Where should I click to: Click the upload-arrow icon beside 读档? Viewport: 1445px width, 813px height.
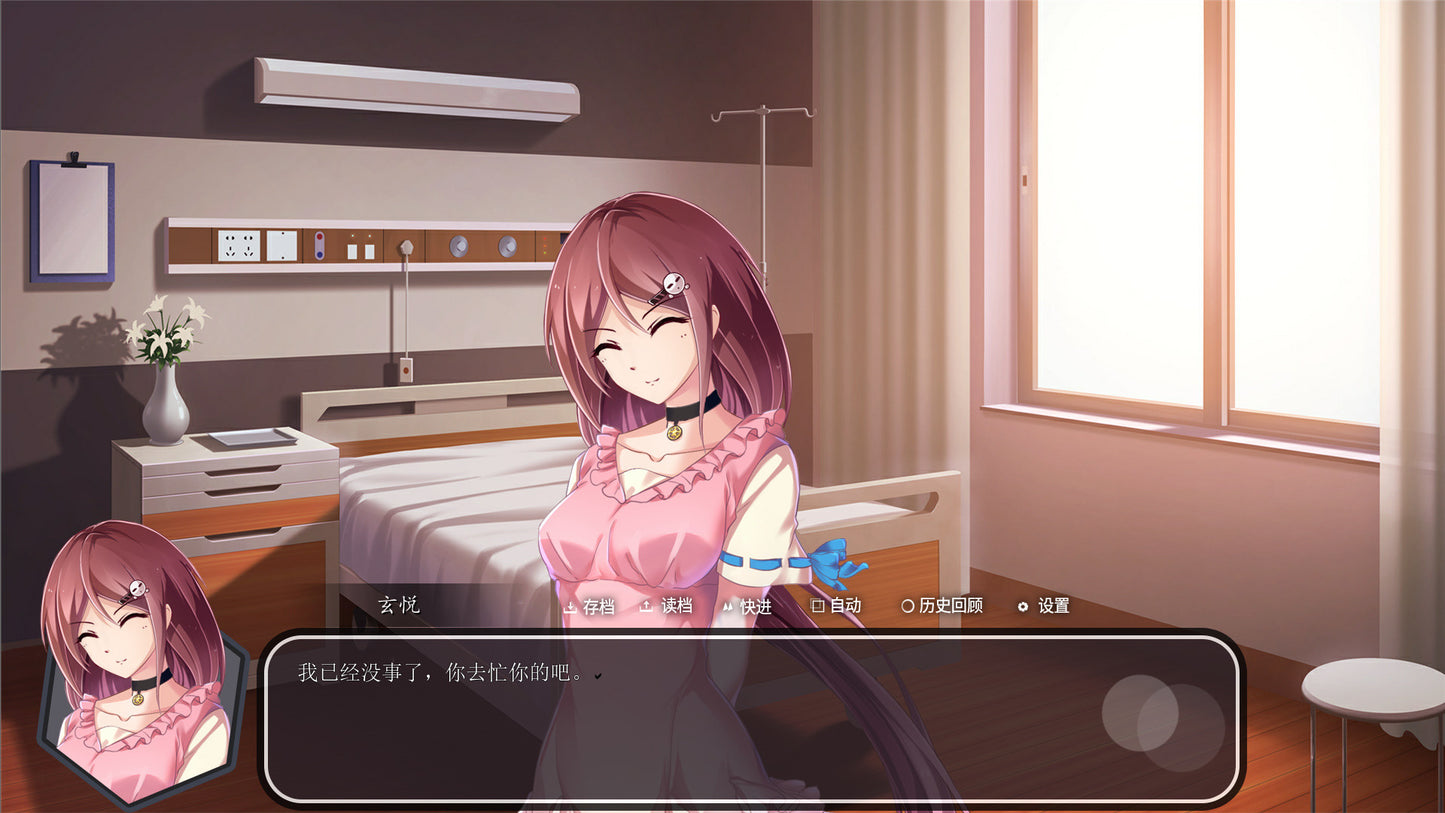click(x=645, y=606)
